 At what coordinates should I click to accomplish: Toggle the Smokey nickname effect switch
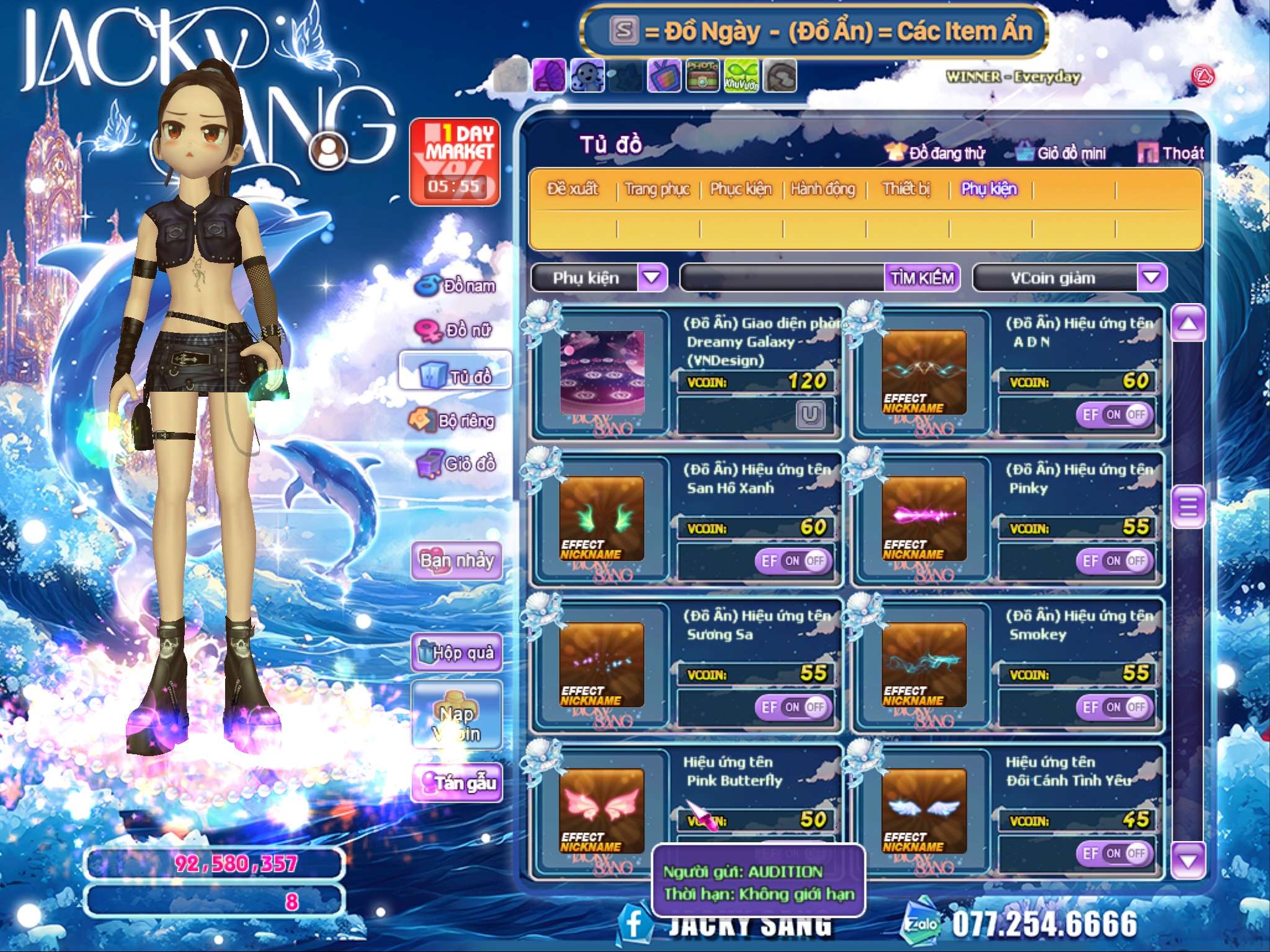[x=1114, y=707]
